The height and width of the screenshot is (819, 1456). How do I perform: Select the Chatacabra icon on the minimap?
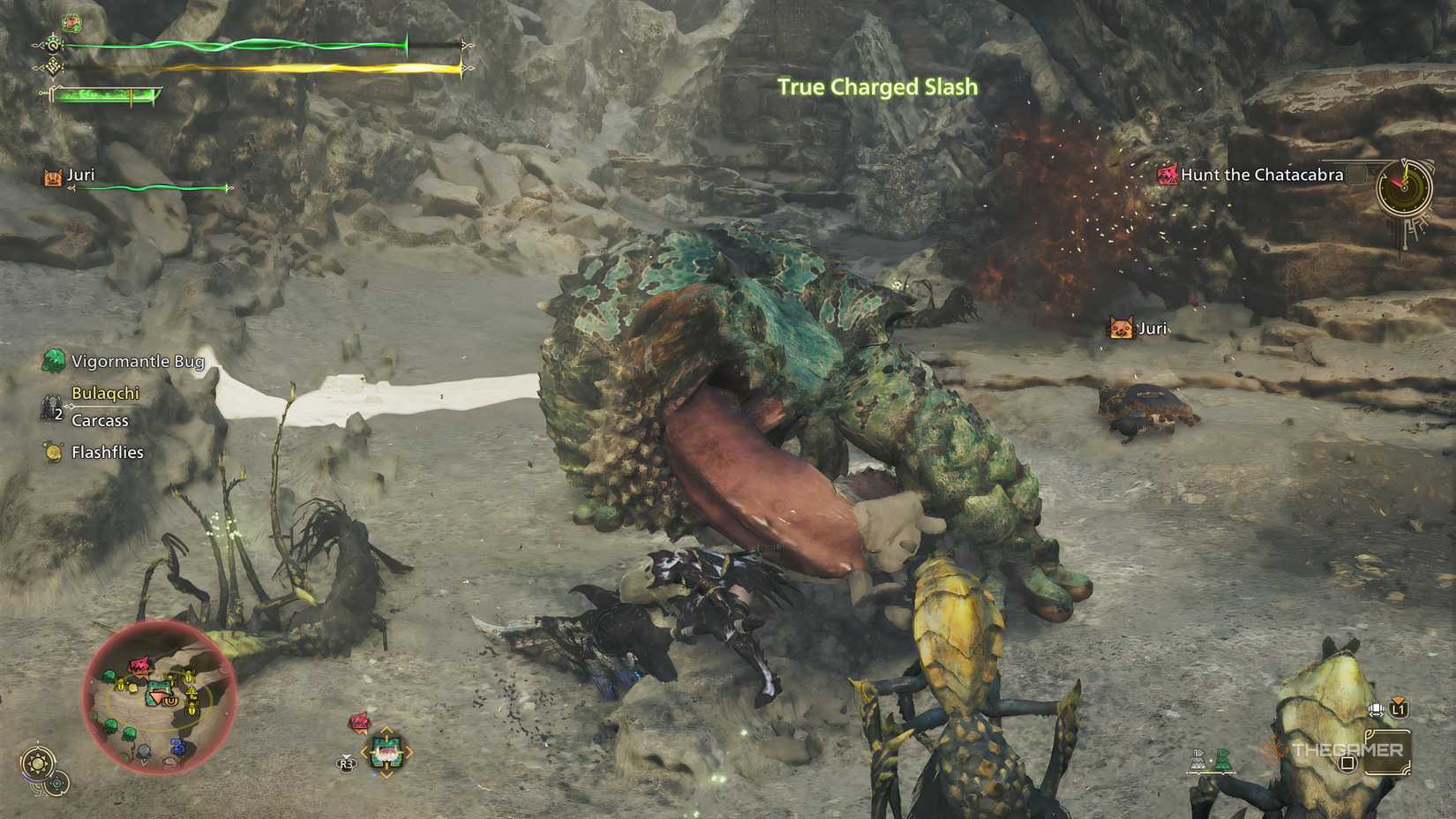tap(139, 665)
